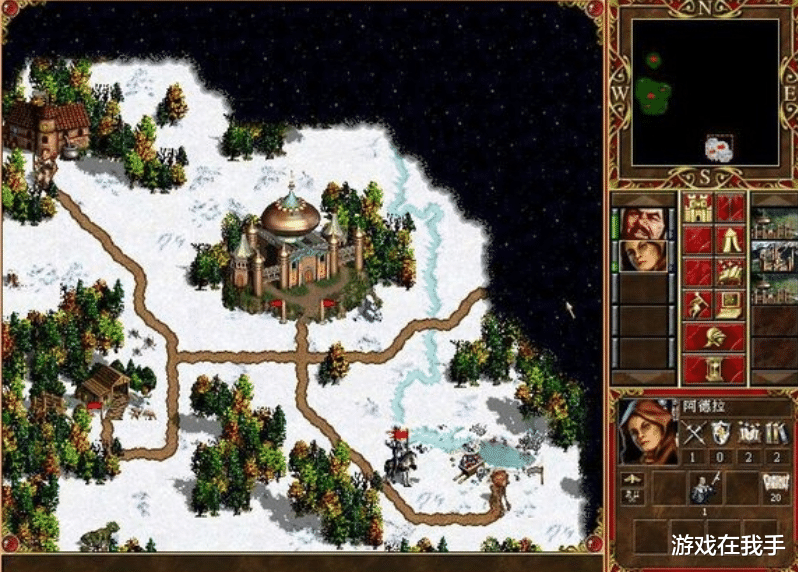The width and height of the screenshot is (798, 572).
Task: Select the red-haired woman in hero list
Action: [x=643, y=256]
